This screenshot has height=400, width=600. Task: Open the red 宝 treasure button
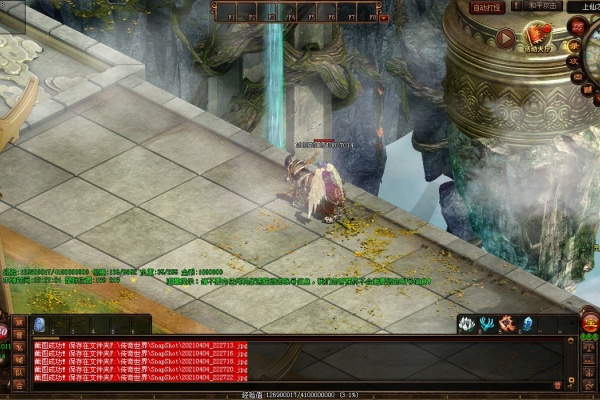click(589, 324)
